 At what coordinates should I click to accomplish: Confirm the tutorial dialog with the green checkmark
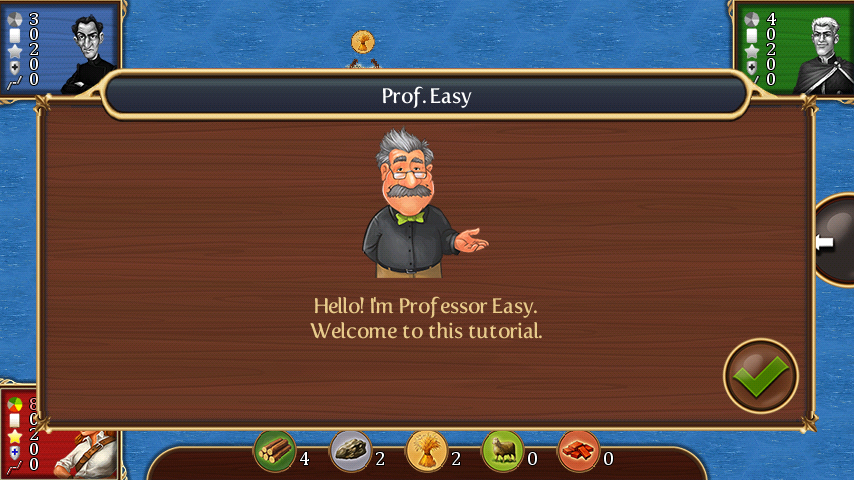click(x=760, y=376)
